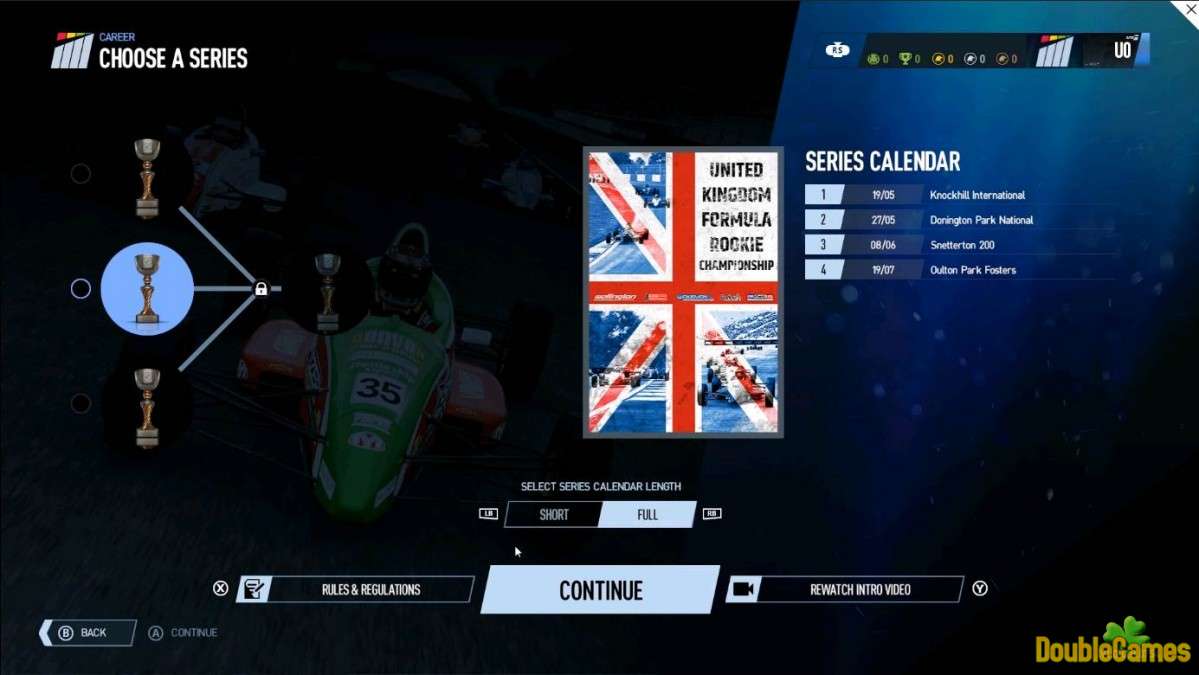The height and width of the screenshot is (675, 1199).
Task: Select Short series calendar length
Action: click(553, 515)
